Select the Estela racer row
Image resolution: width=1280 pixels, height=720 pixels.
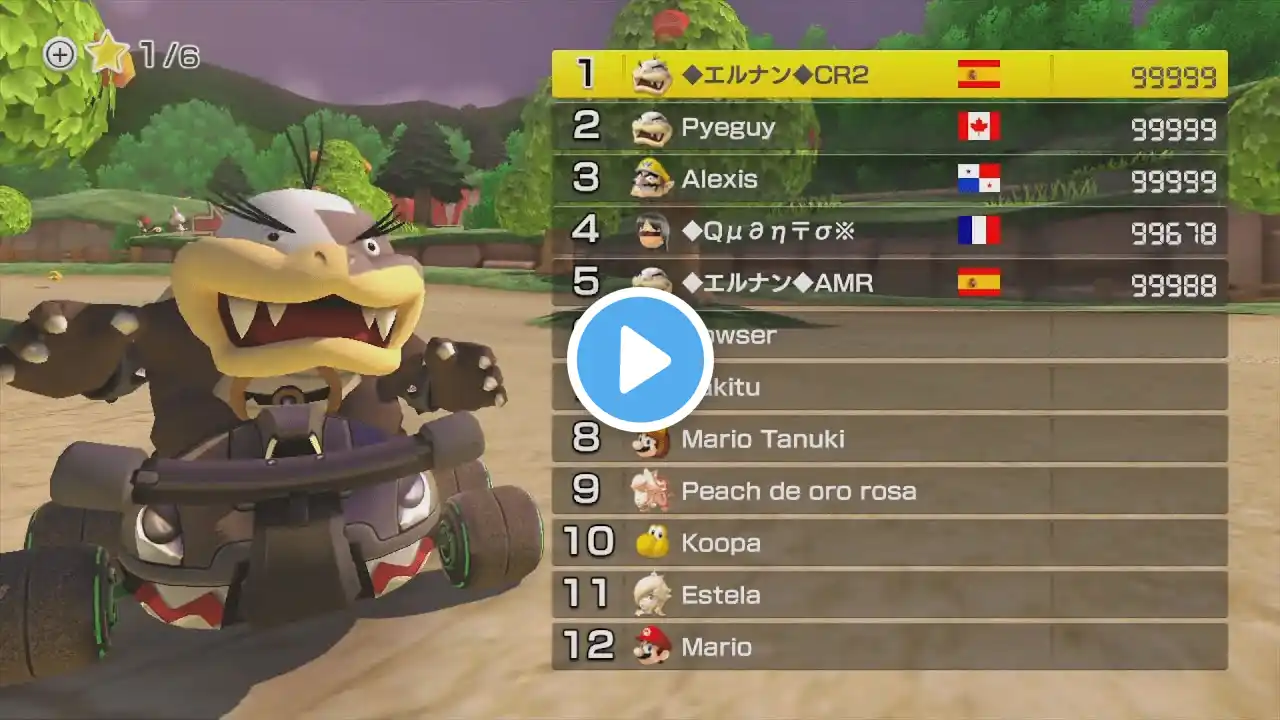tap(889, 595)
